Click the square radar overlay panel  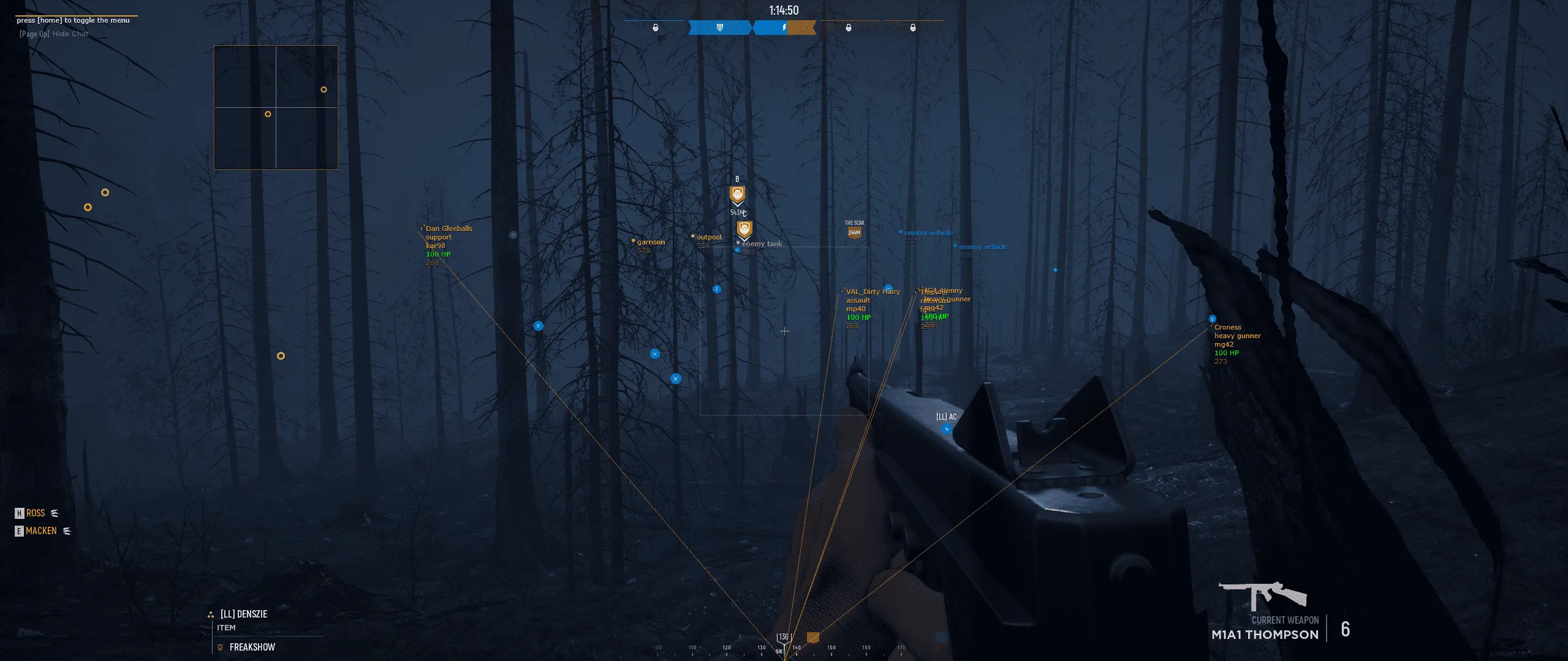pos(276,107)
